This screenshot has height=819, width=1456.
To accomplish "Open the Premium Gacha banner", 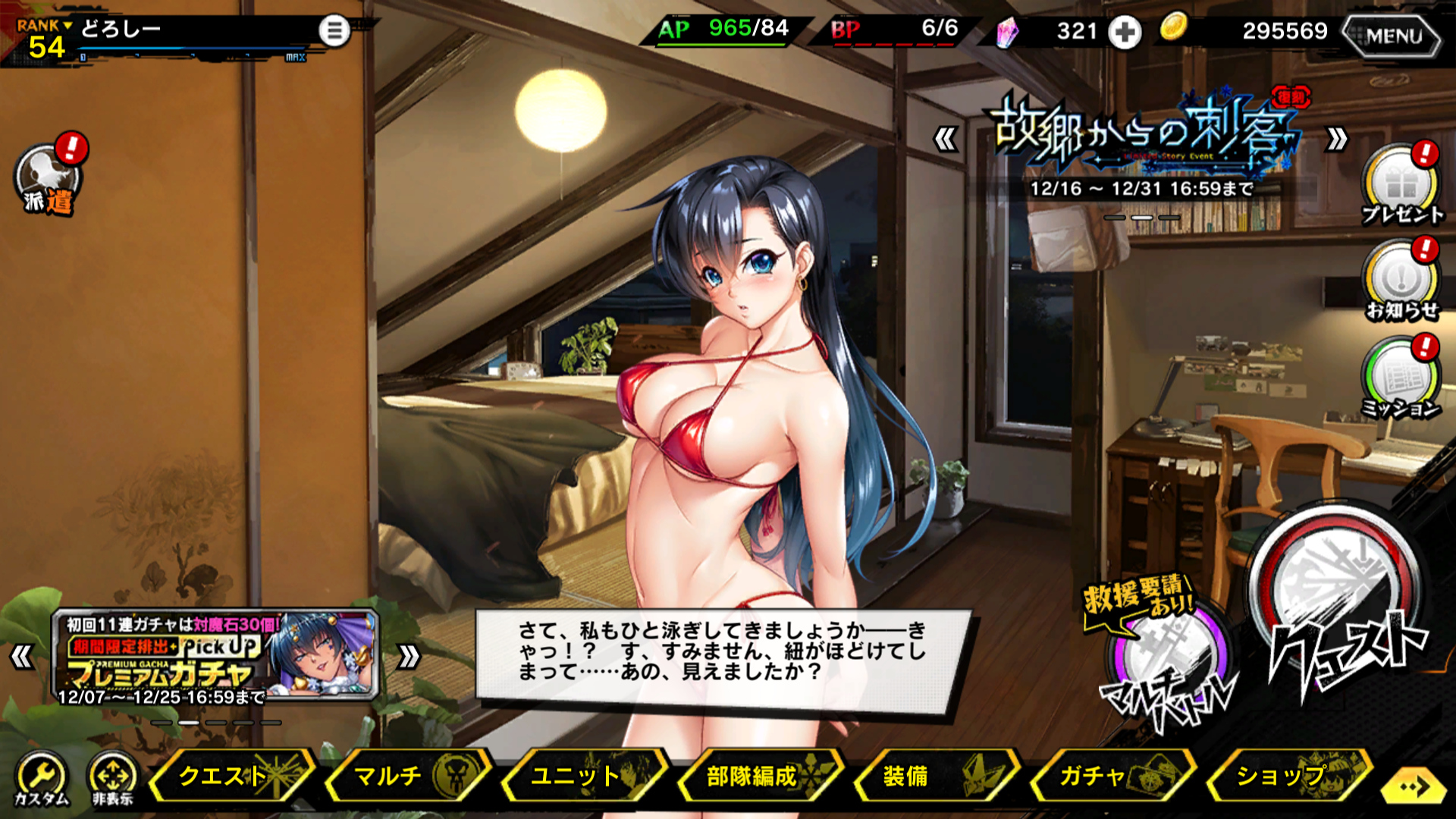I will point(215,656).
